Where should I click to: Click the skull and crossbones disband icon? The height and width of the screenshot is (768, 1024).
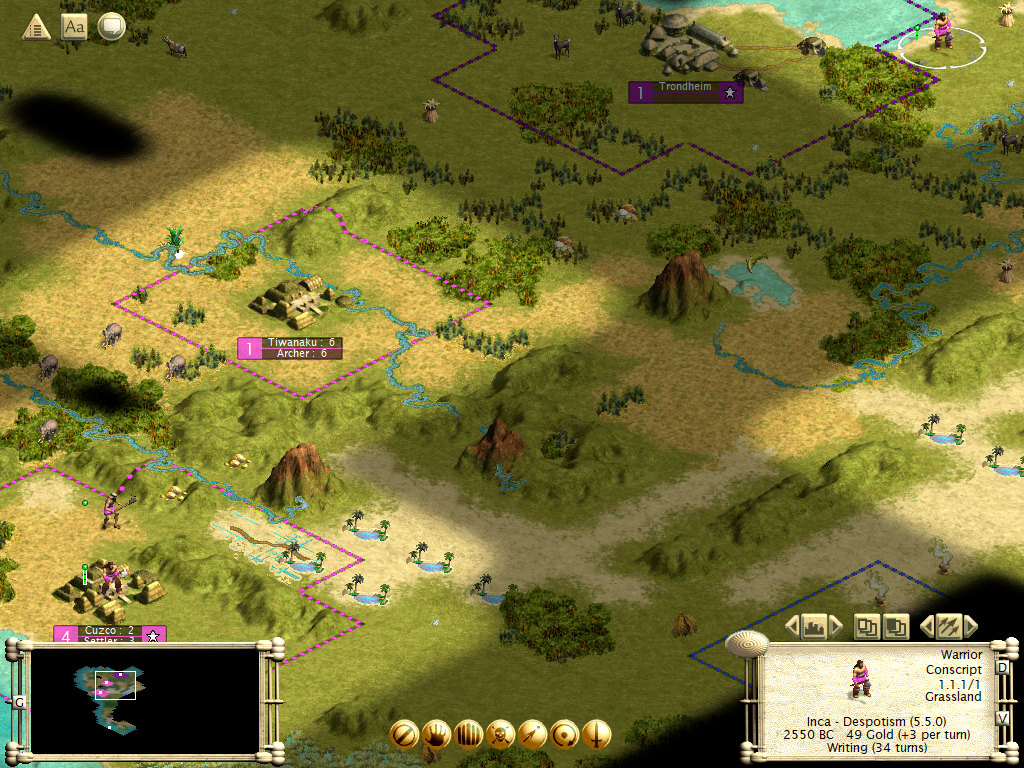coord(500,734)
